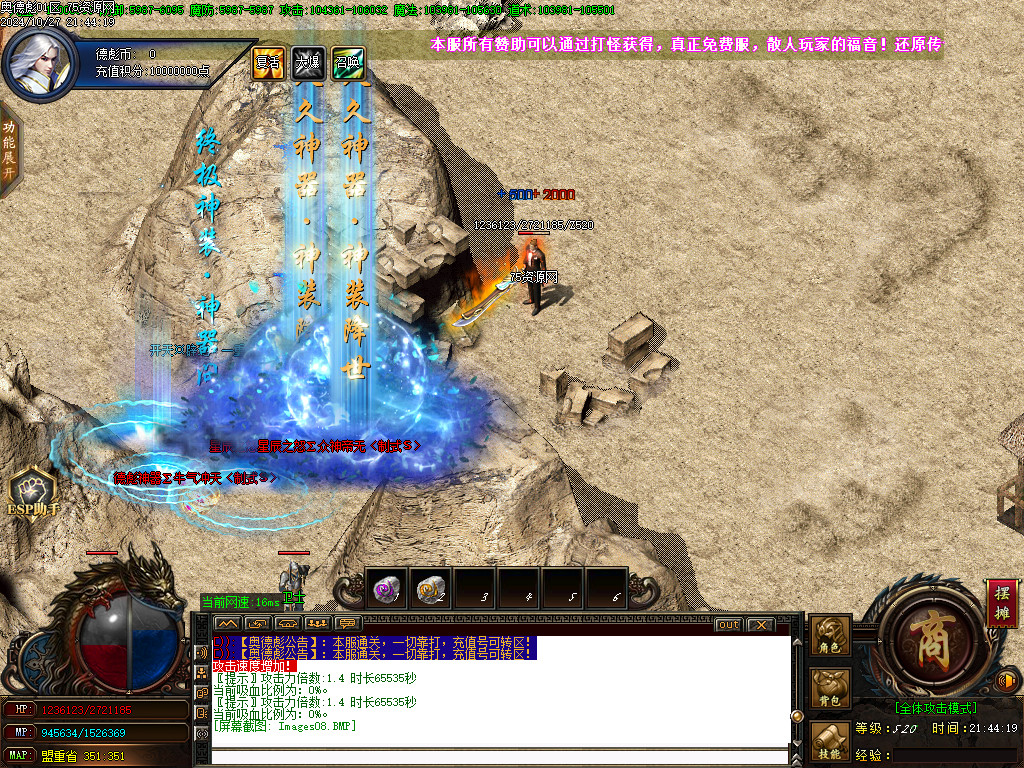Switch the 全体攻击模式 attack mode

(936, 708)
